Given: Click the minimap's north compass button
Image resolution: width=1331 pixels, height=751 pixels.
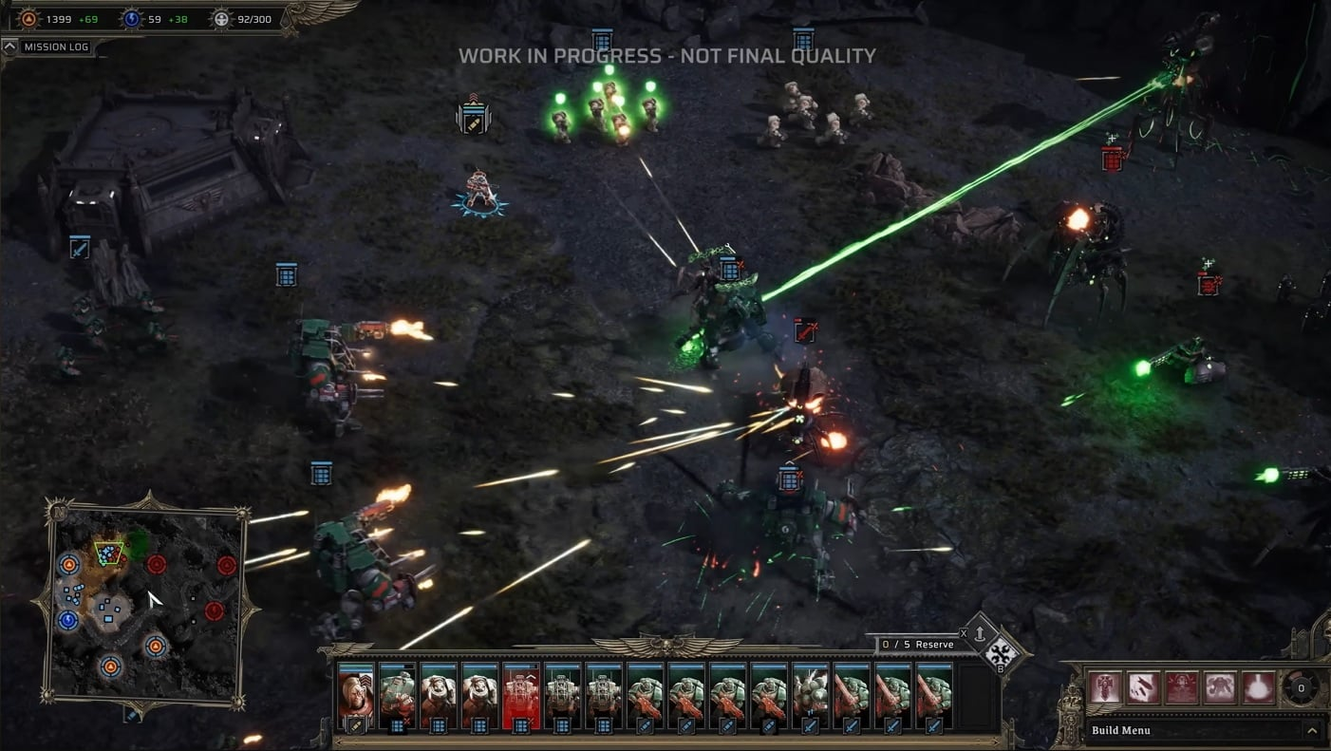Looking at the screenshot, I should pos(58,513).
